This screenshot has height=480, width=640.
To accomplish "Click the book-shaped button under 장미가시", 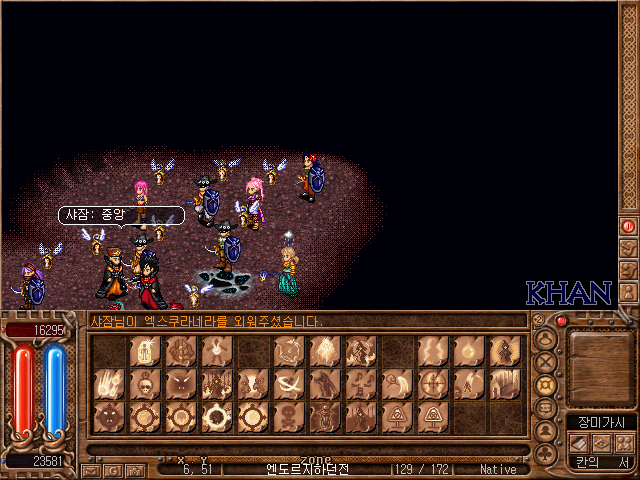I will tap(578, 443).
